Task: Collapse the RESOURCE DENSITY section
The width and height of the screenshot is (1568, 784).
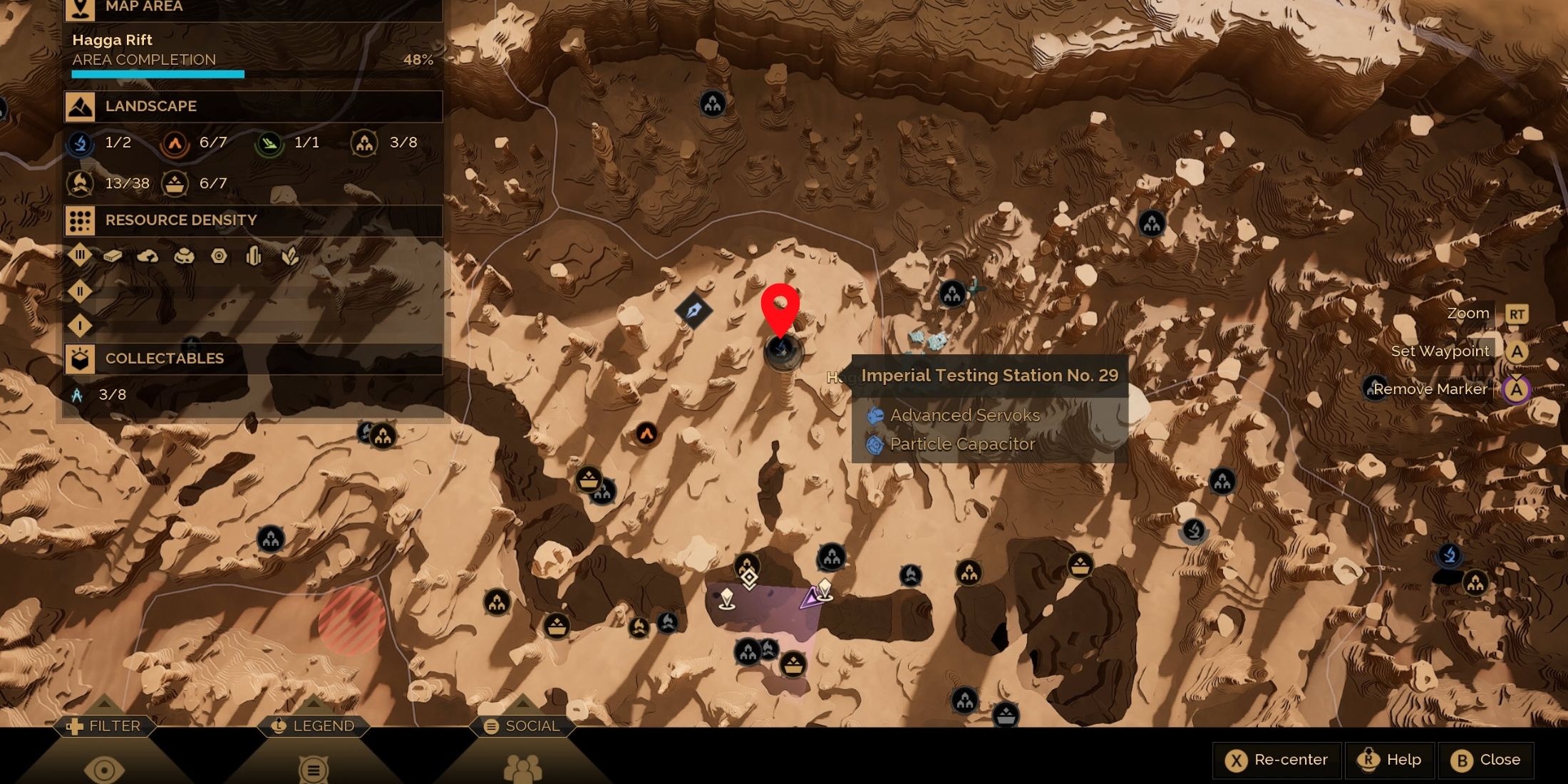Action: (x=180, y=220)
